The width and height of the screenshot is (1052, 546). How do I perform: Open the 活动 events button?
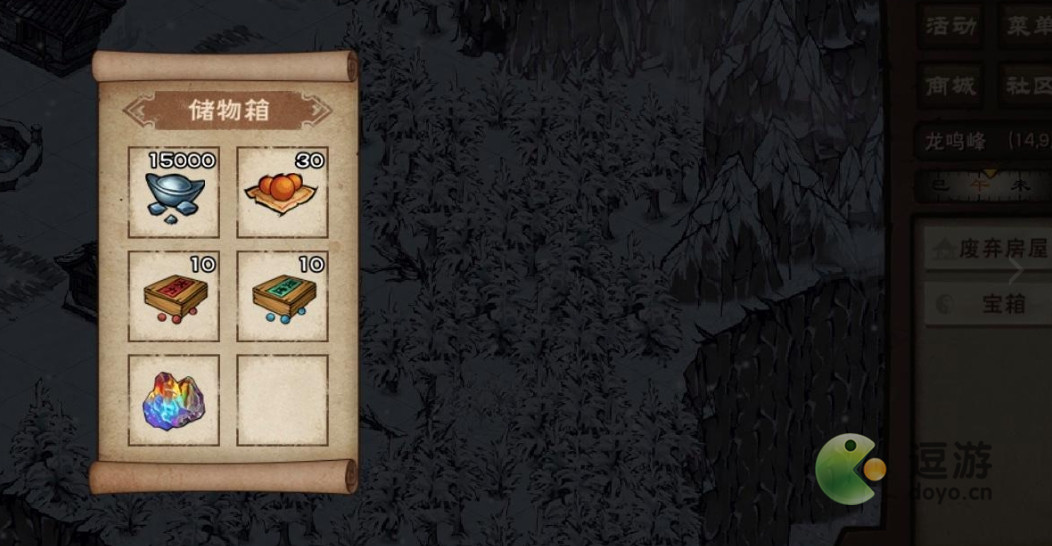(x=950, y=27)
